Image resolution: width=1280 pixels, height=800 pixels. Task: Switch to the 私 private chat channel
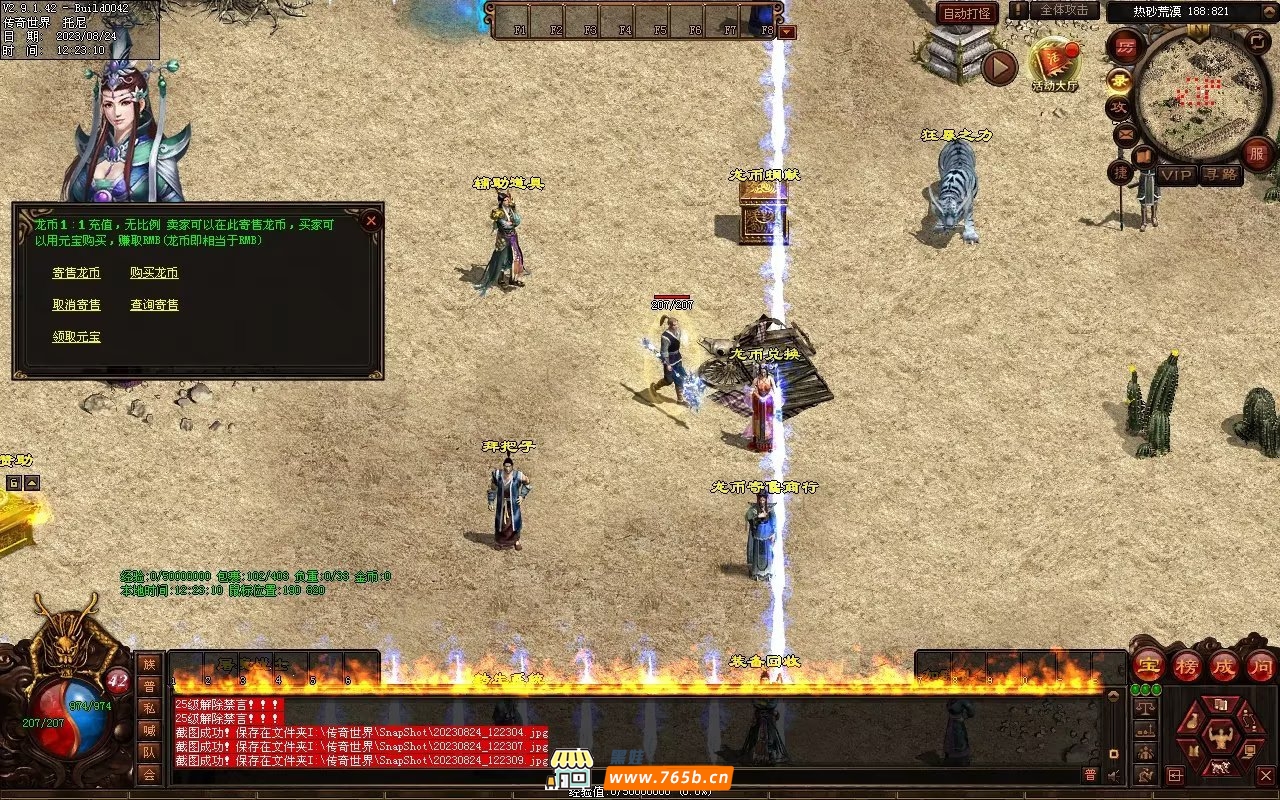click(x=149, y=708)
